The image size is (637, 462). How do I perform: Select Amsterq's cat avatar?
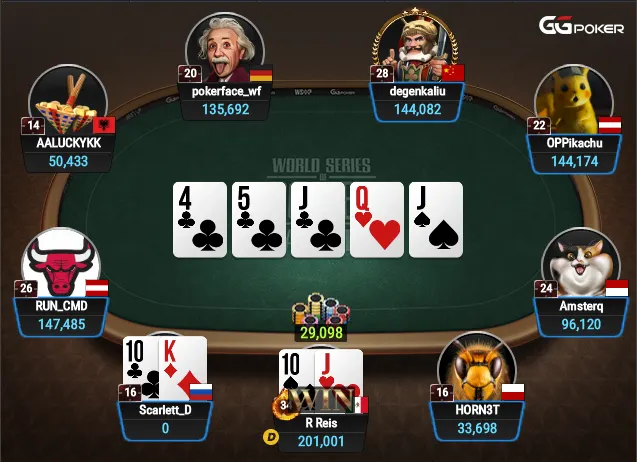(x=581, y=263)
